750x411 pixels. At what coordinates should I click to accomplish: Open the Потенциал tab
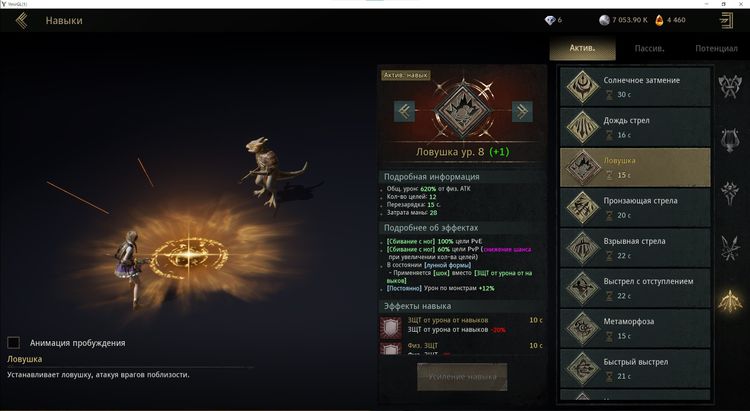(x=716, y=47)
